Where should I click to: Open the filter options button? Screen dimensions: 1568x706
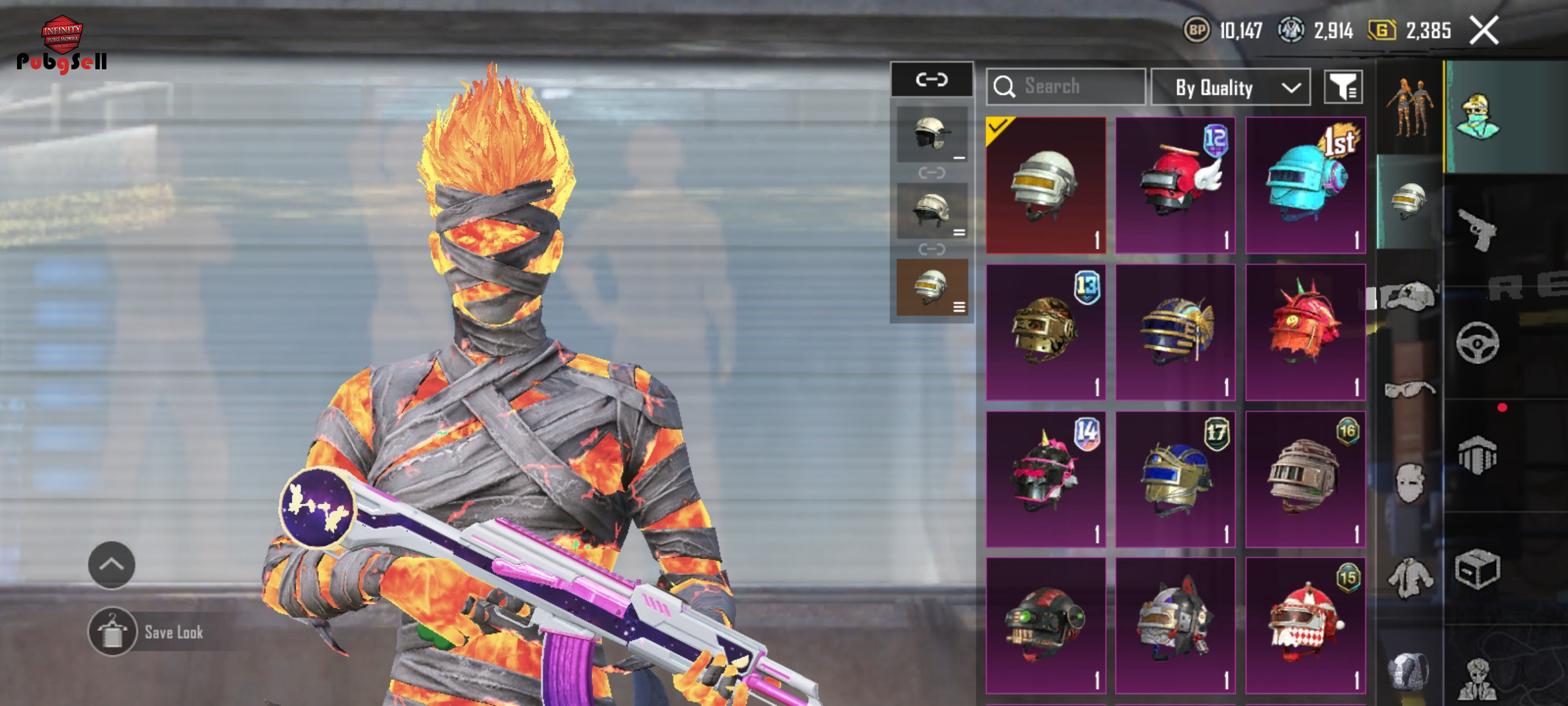(x=1343, y=87)
